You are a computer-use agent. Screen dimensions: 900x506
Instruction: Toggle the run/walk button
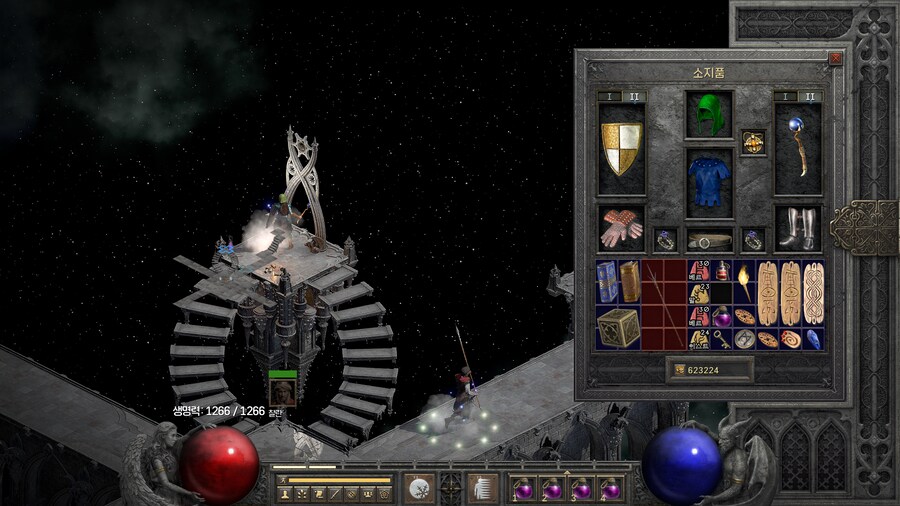point(282,480)
